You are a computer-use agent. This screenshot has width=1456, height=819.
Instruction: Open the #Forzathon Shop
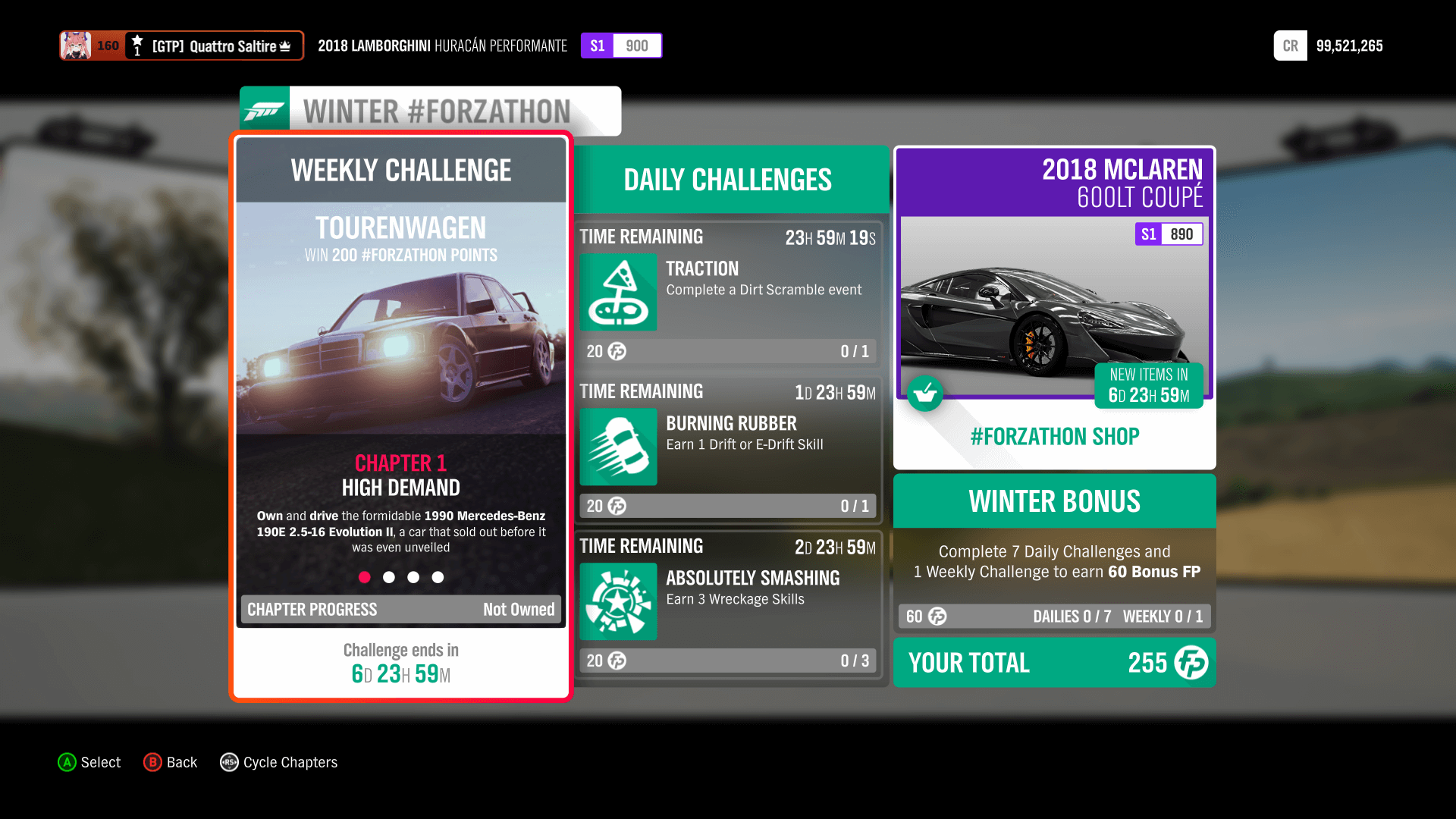[x=1054, y=436]
